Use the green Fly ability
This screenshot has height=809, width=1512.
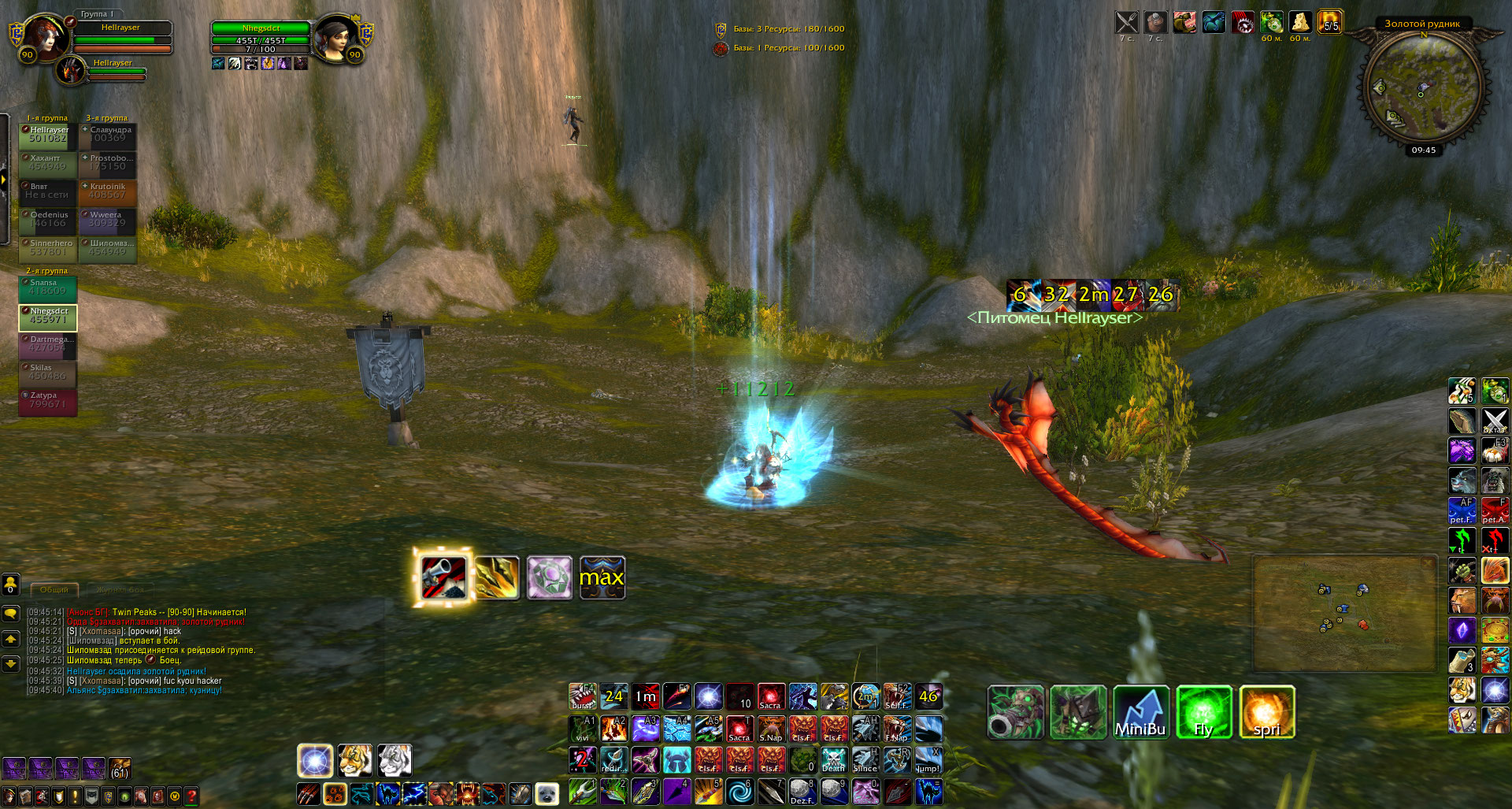point(1203,711)
